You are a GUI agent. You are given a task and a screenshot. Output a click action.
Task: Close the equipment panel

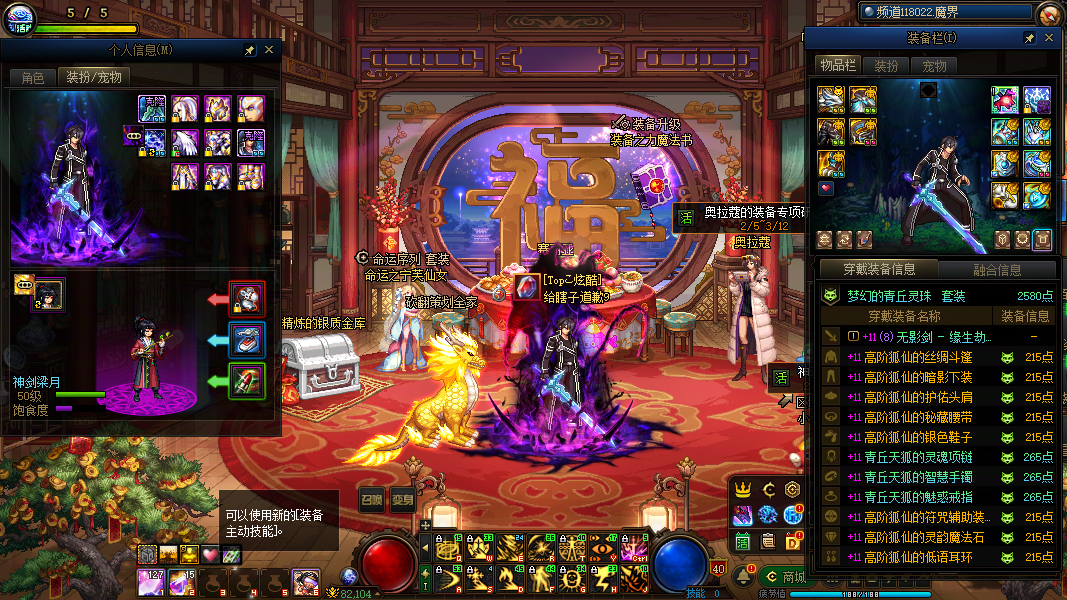1049,38
